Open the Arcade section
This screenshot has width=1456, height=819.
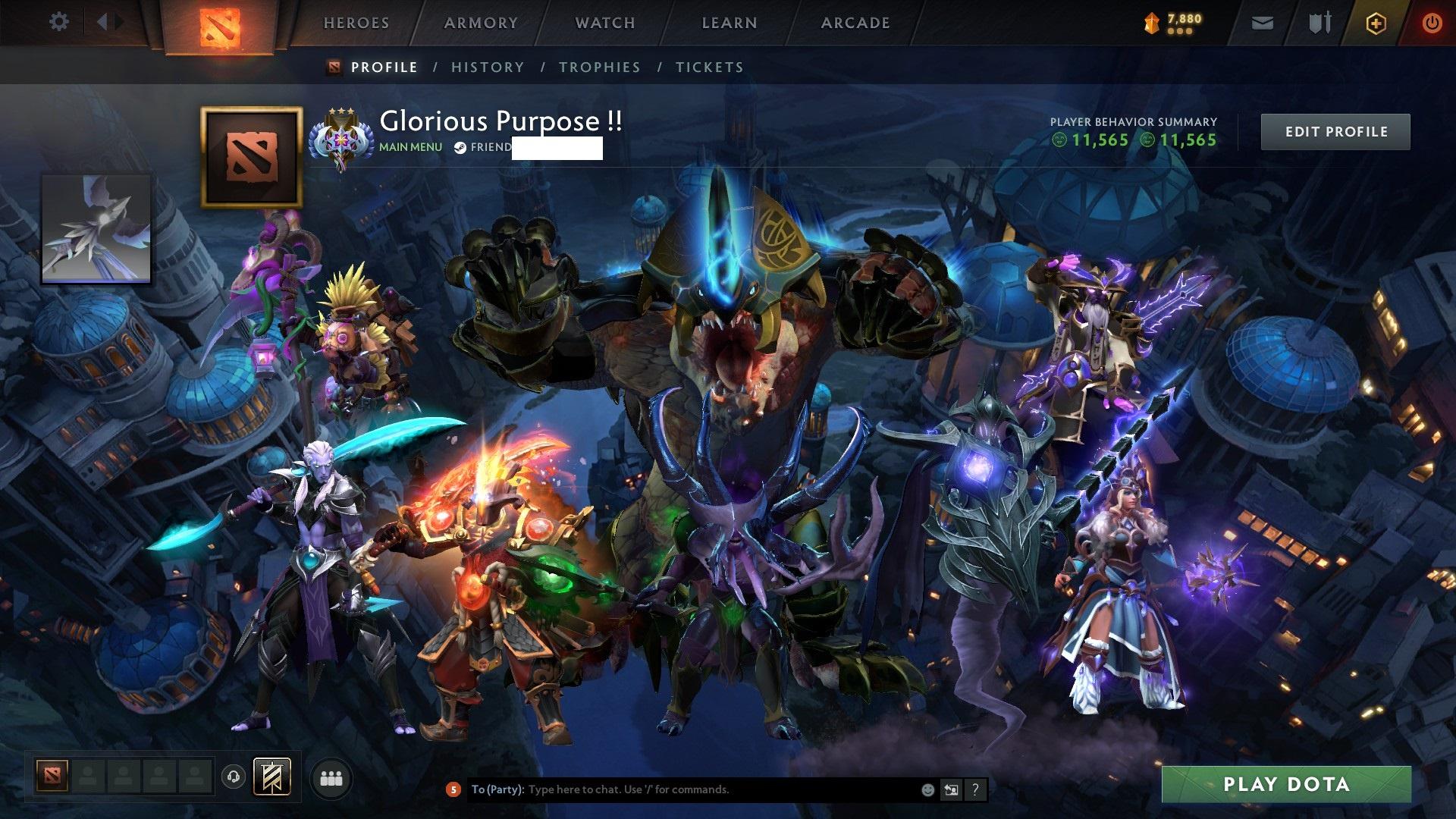point(855,23)
